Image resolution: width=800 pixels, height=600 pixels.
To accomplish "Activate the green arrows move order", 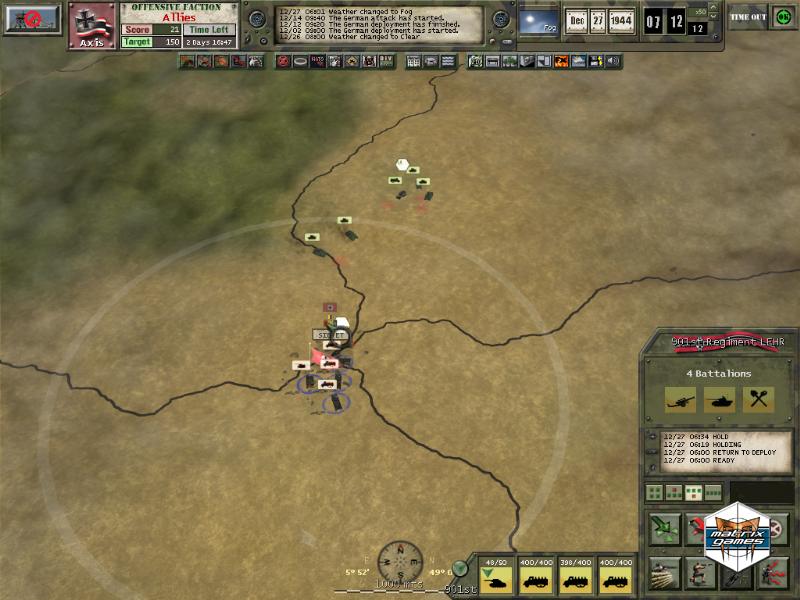I will coord(665,529).
